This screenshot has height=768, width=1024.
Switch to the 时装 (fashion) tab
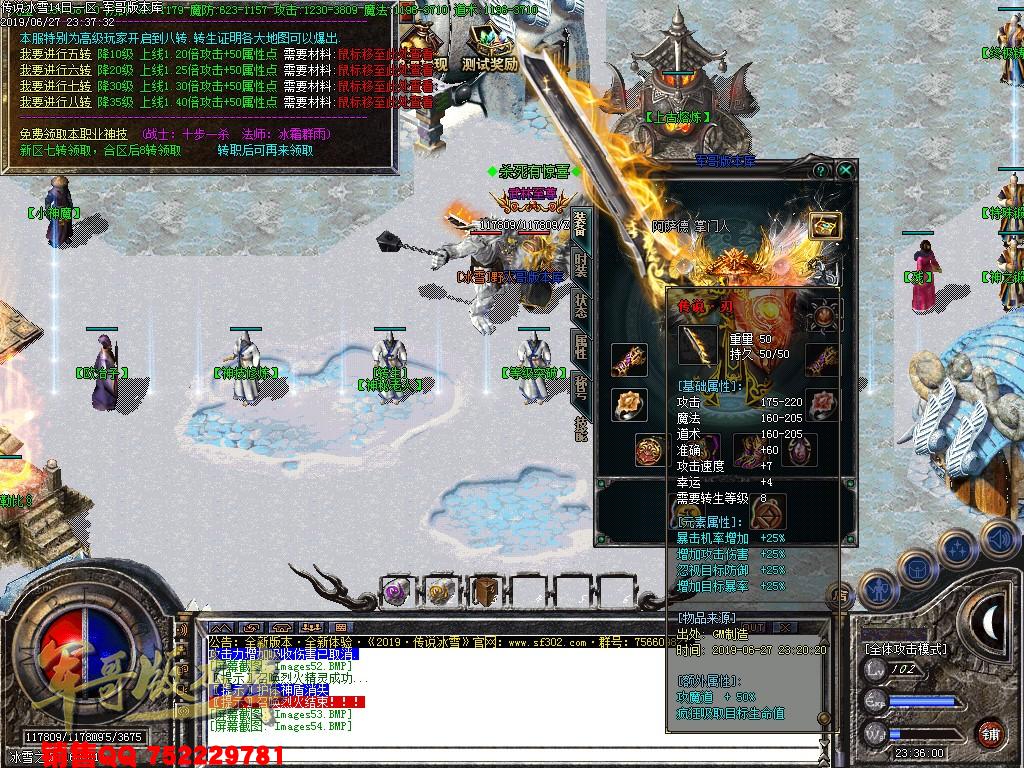[580, 265]
